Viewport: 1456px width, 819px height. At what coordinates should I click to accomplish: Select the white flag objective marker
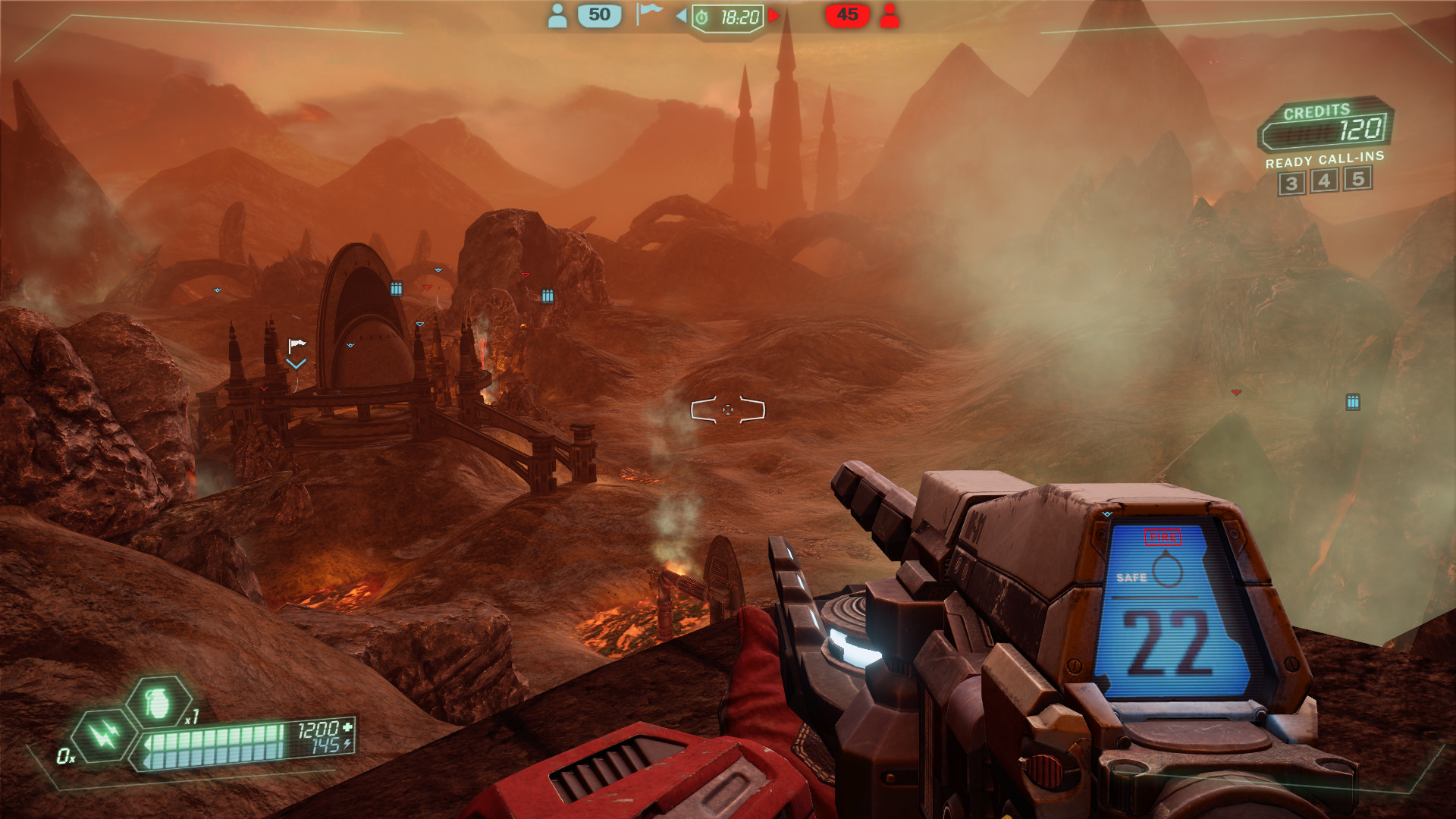(x=297, y=346)
